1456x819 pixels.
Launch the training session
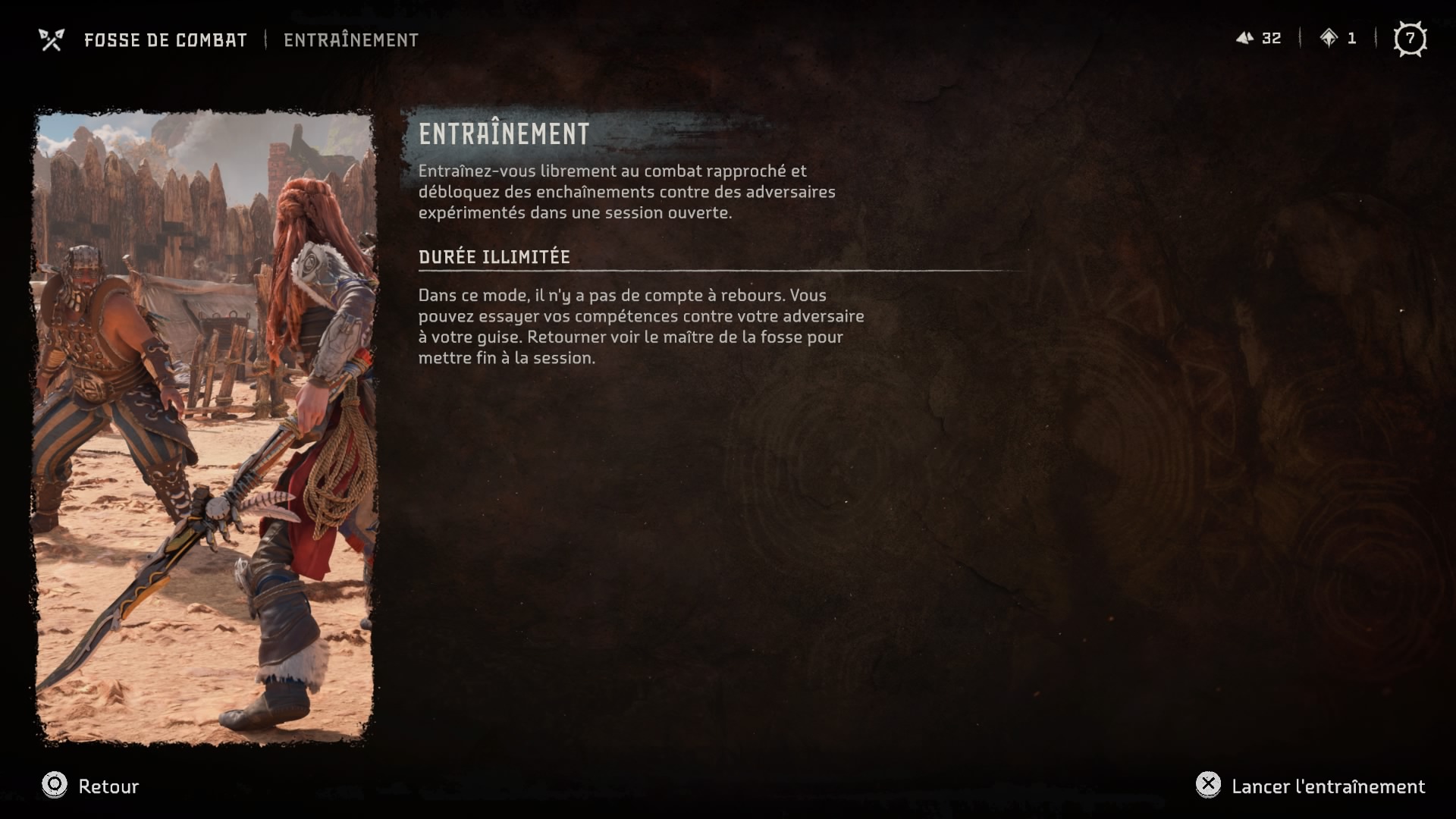[x=1311, y=786]
